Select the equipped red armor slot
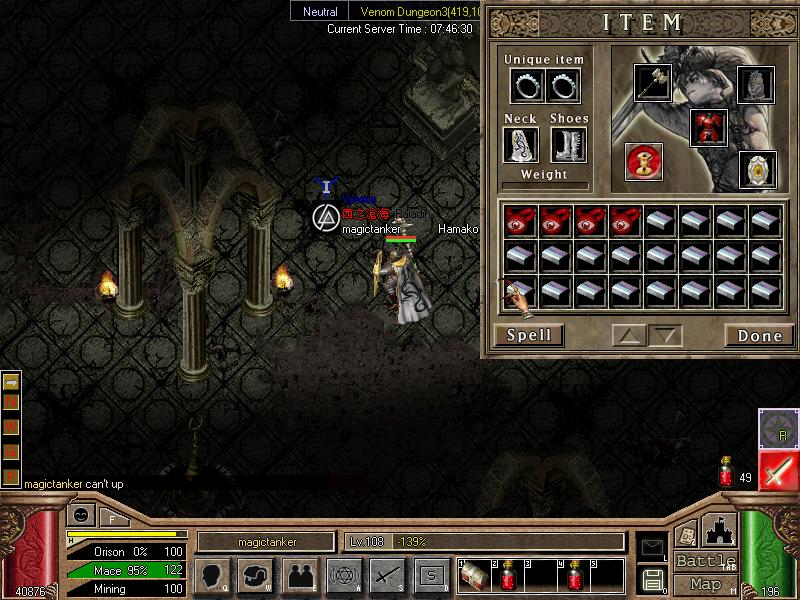The image size is (800, 600). tap(709, 127)
